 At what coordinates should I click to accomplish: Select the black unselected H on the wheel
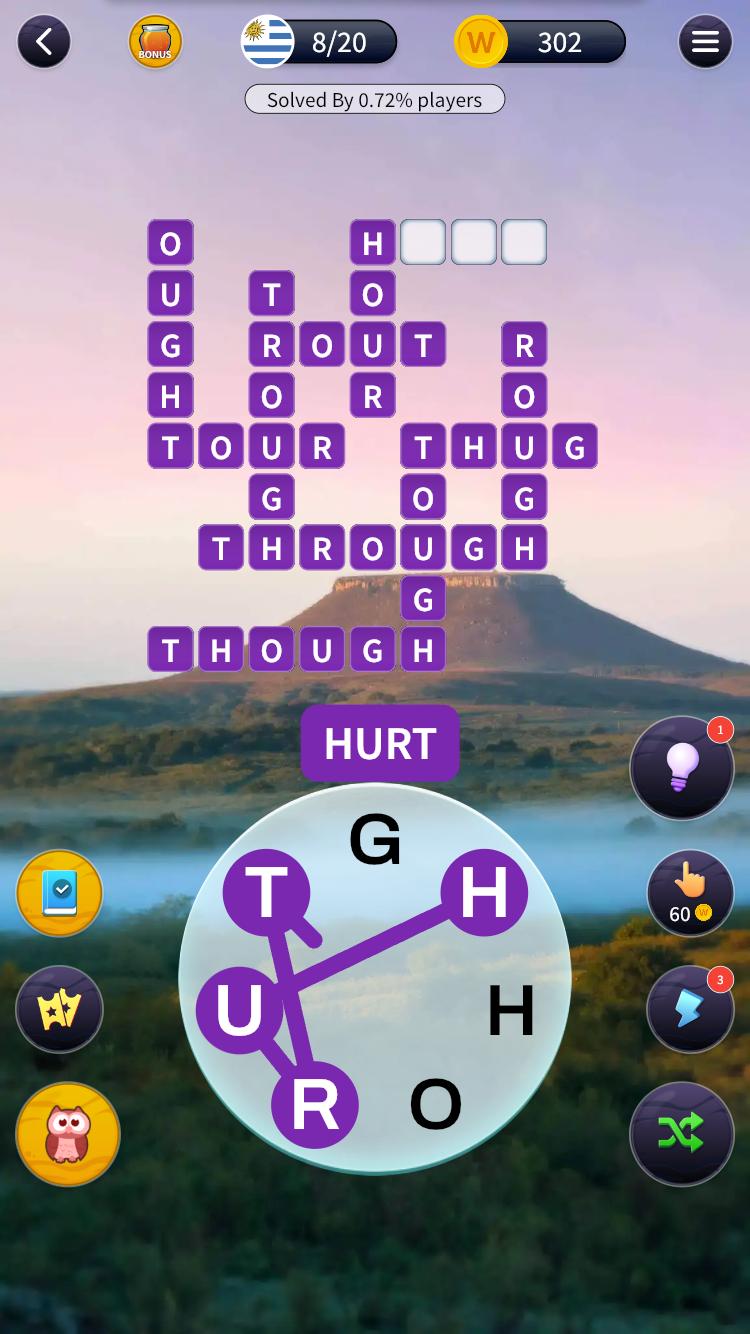click(x=511, y=1010)
